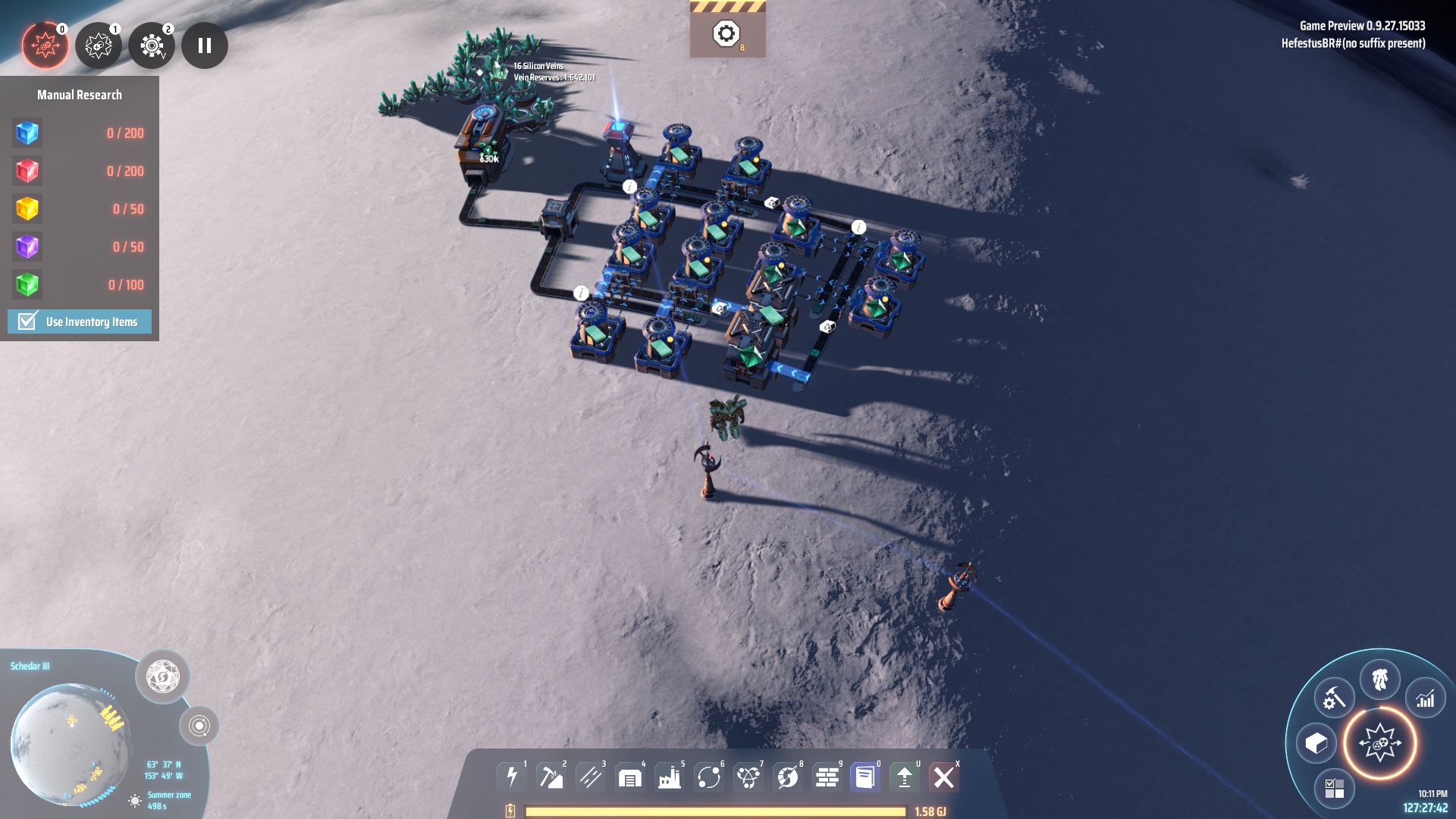Choose the diagonal-lines conveyor belt build category
Viewport: 1456px width, 819px height.
[x=591, y=777]
